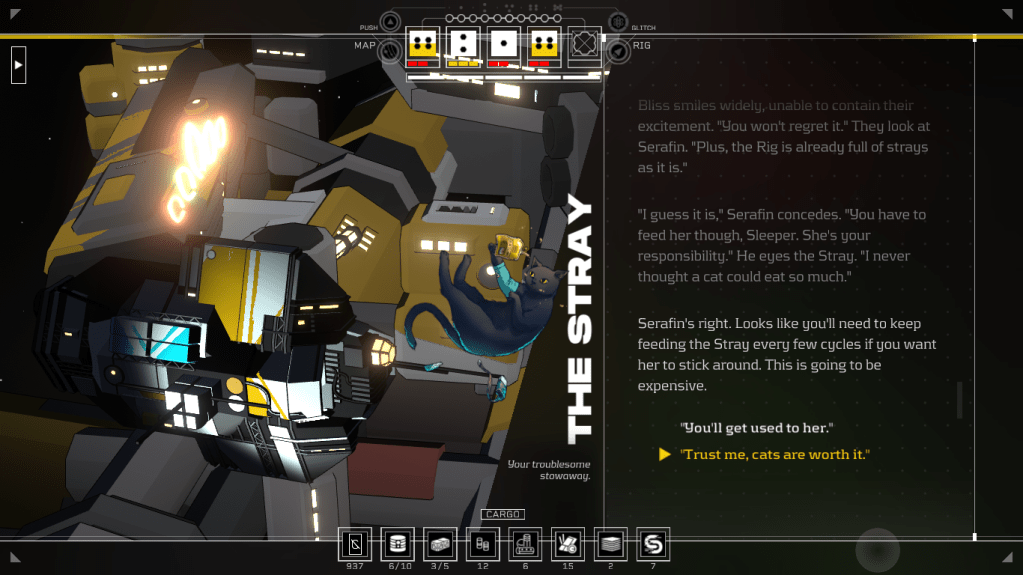
Task: Select the S-shaped cargo icon with count 7
Action: (x=653, y=544)
